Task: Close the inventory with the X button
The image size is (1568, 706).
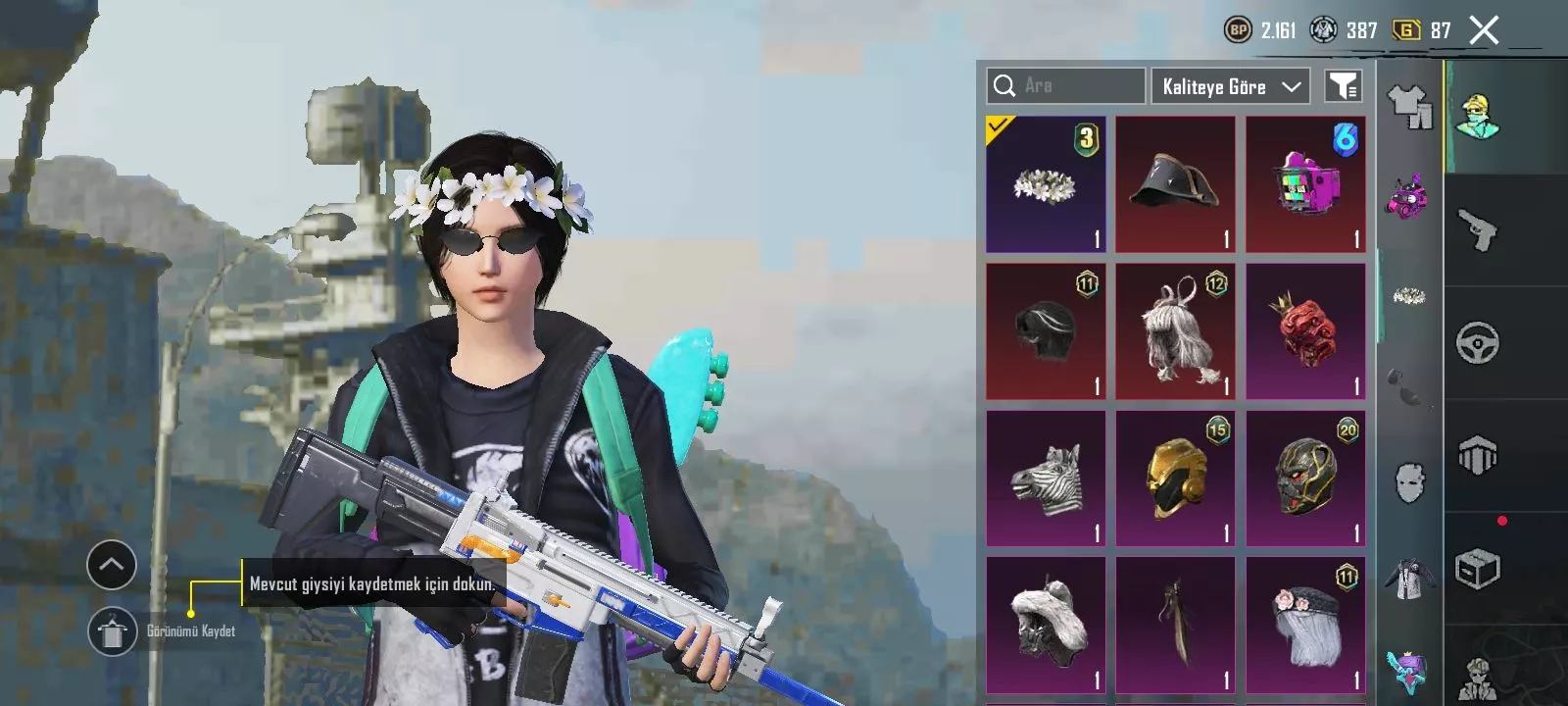Action: pos(1484,30)
